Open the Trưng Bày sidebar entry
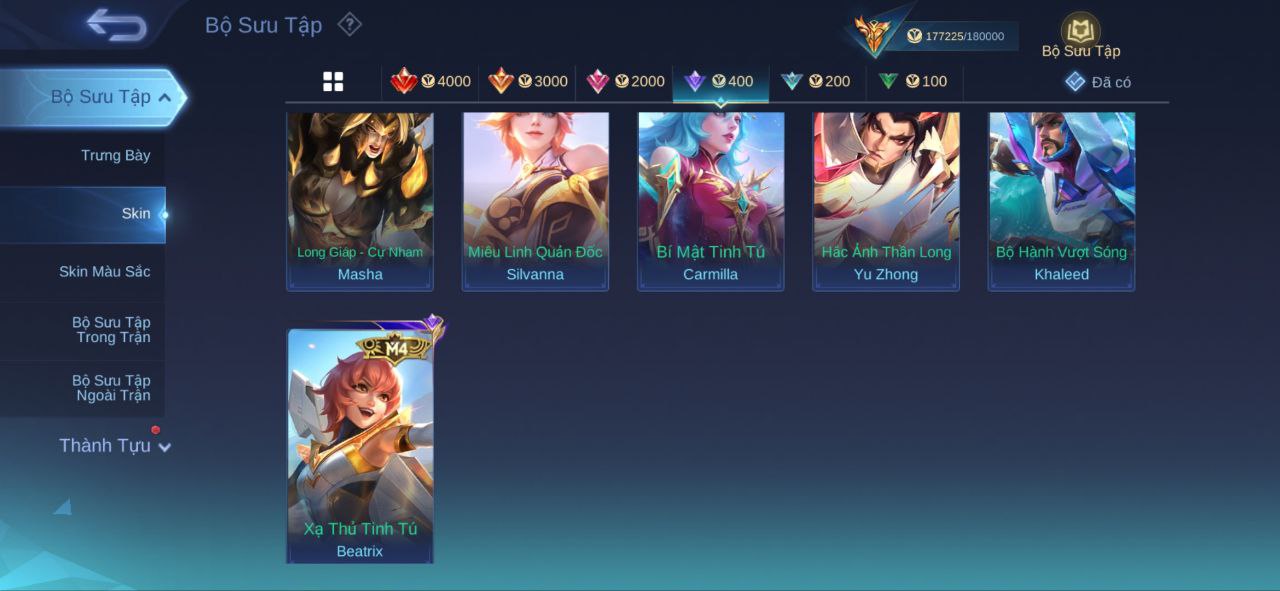This screenshot has width=1280, height=591. (x=115, y=155)
